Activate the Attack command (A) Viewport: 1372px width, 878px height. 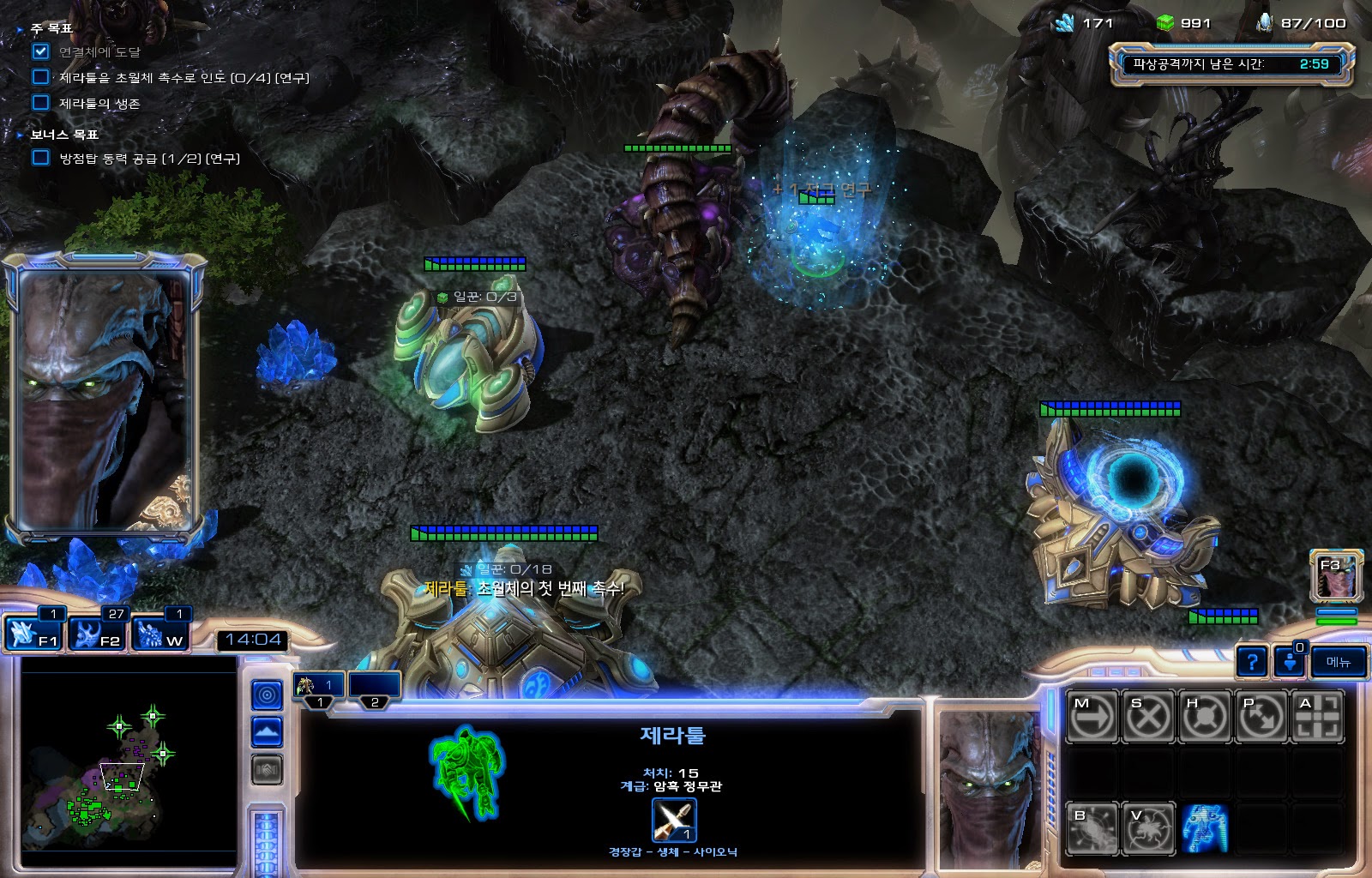pos(1318,716)
